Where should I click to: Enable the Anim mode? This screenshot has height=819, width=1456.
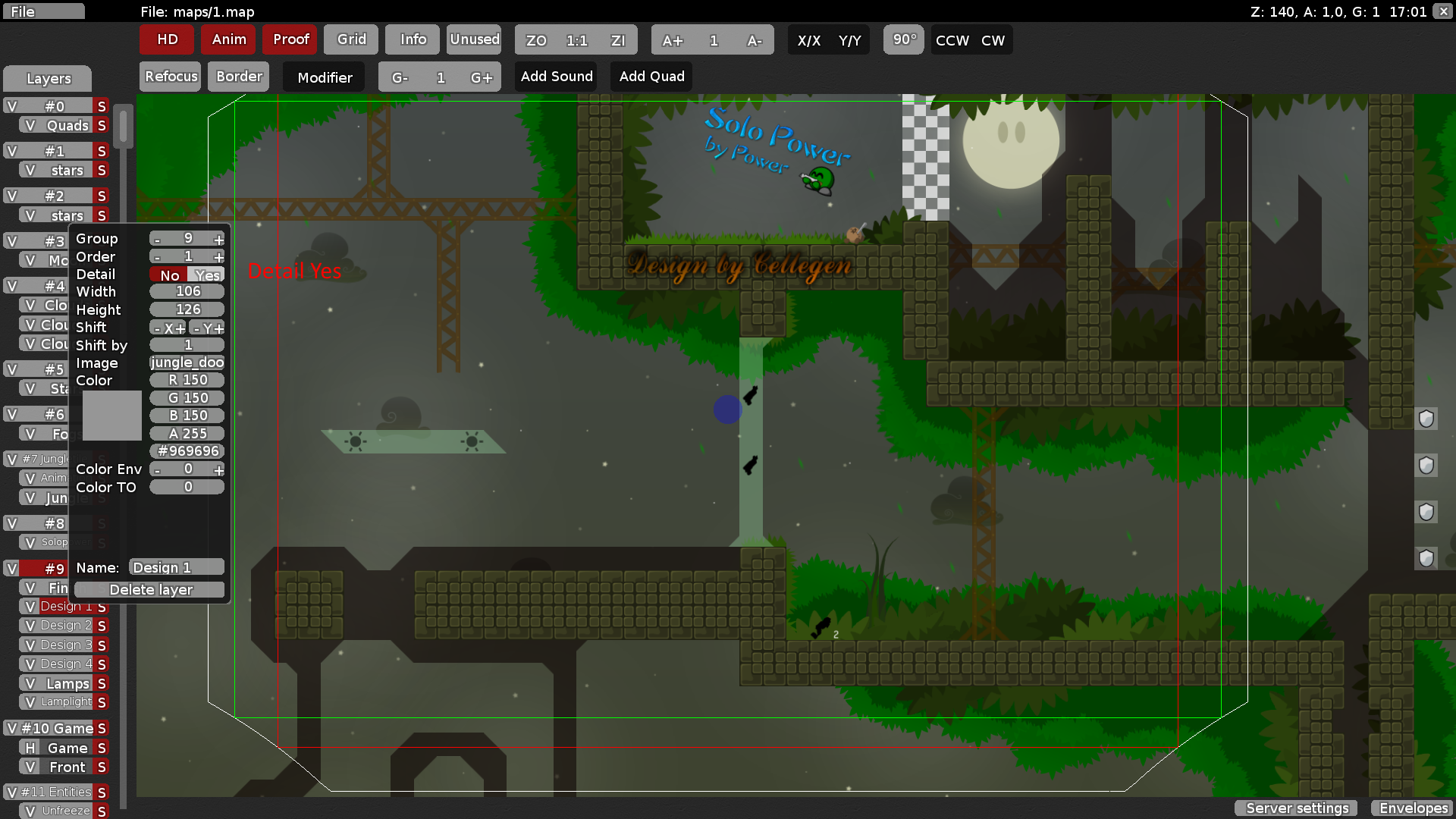pos(228,39)
